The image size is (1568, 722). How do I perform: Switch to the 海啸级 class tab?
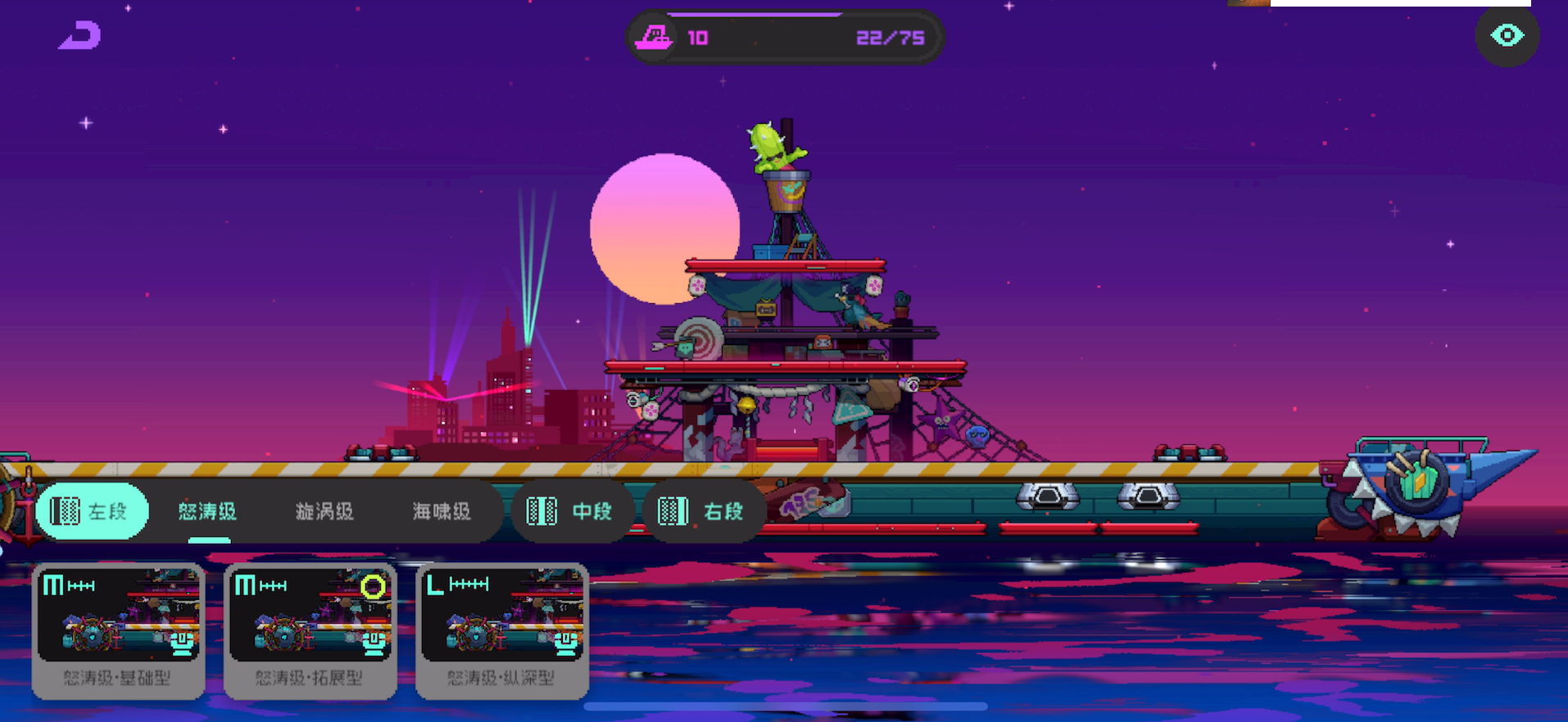click(x=442, y=512)
